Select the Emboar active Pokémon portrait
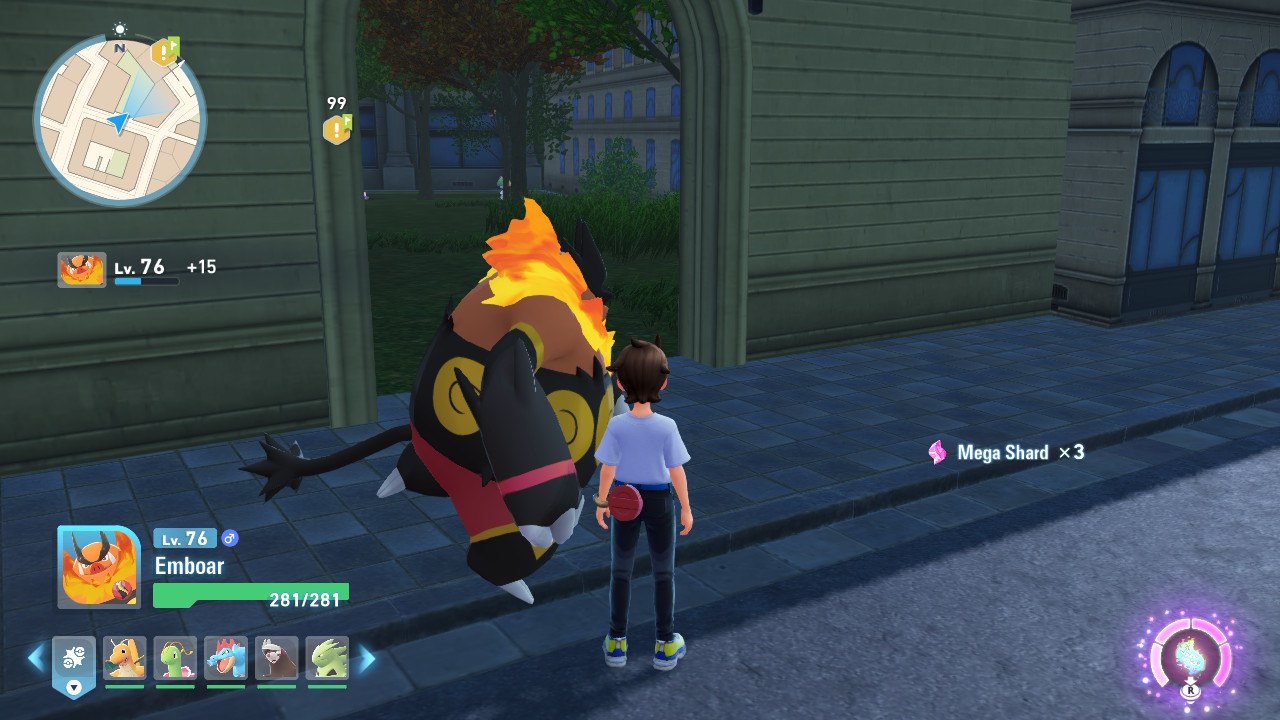Viewport: 1280px width, 720px height. [98, 567]
